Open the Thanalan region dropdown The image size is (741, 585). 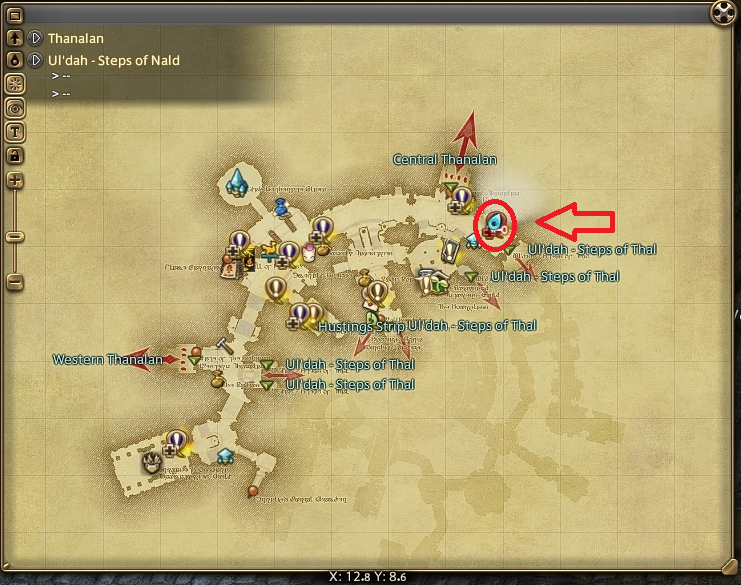click(34, 38)
